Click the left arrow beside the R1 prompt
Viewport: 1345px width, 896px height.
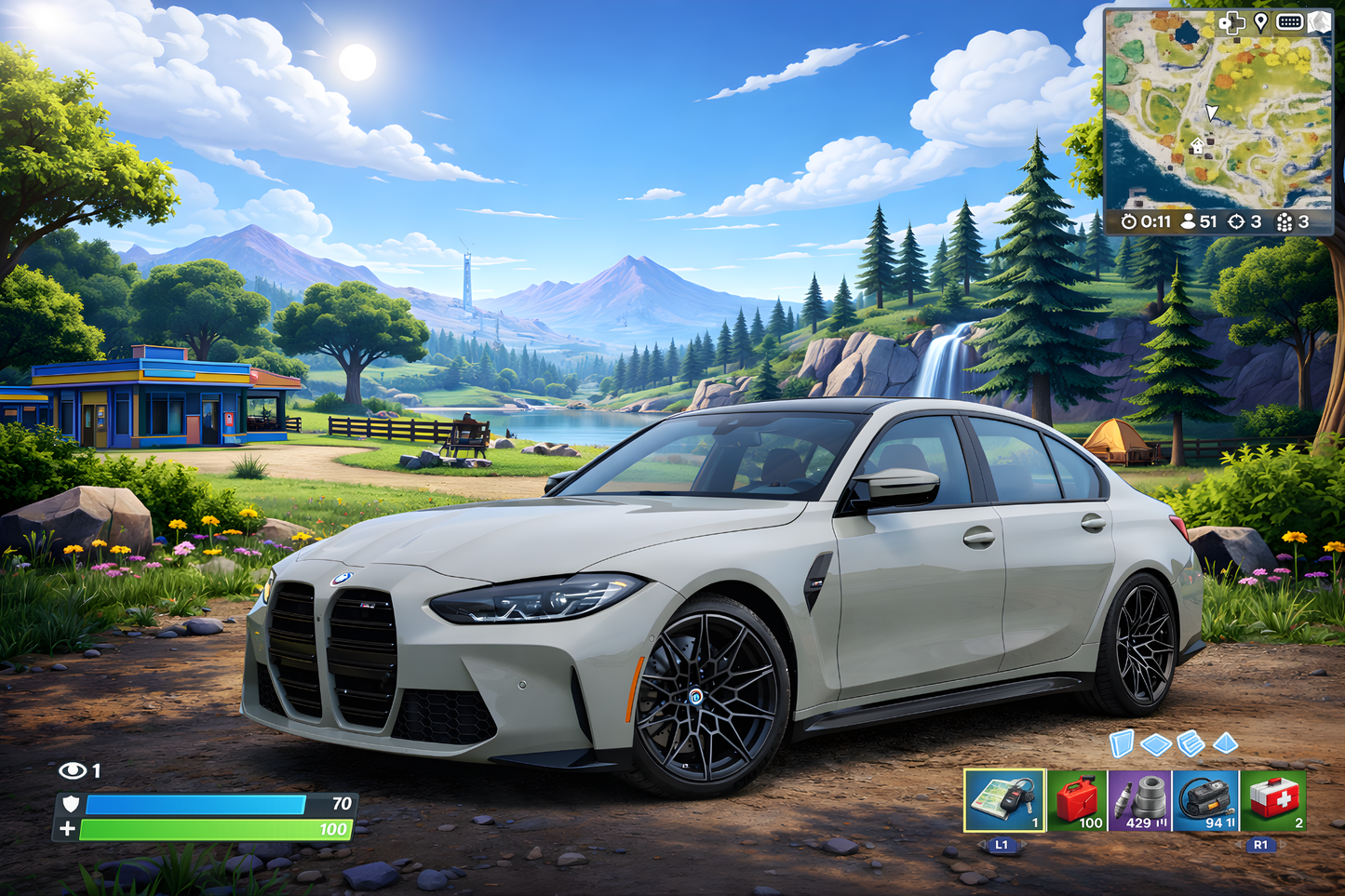point(1239,843)
